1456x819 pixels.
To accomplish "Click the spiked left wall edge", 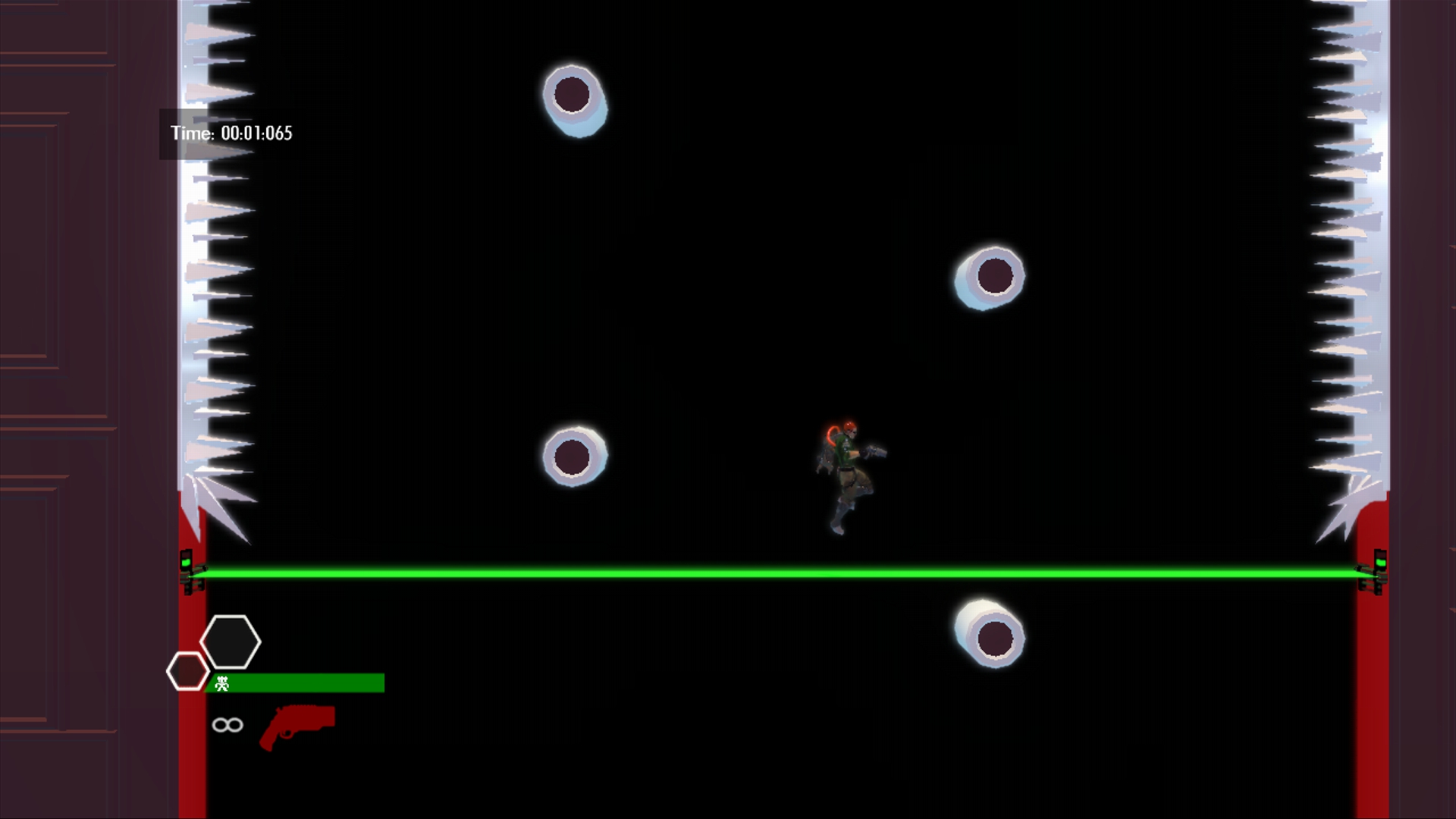I will coord(212,303).
